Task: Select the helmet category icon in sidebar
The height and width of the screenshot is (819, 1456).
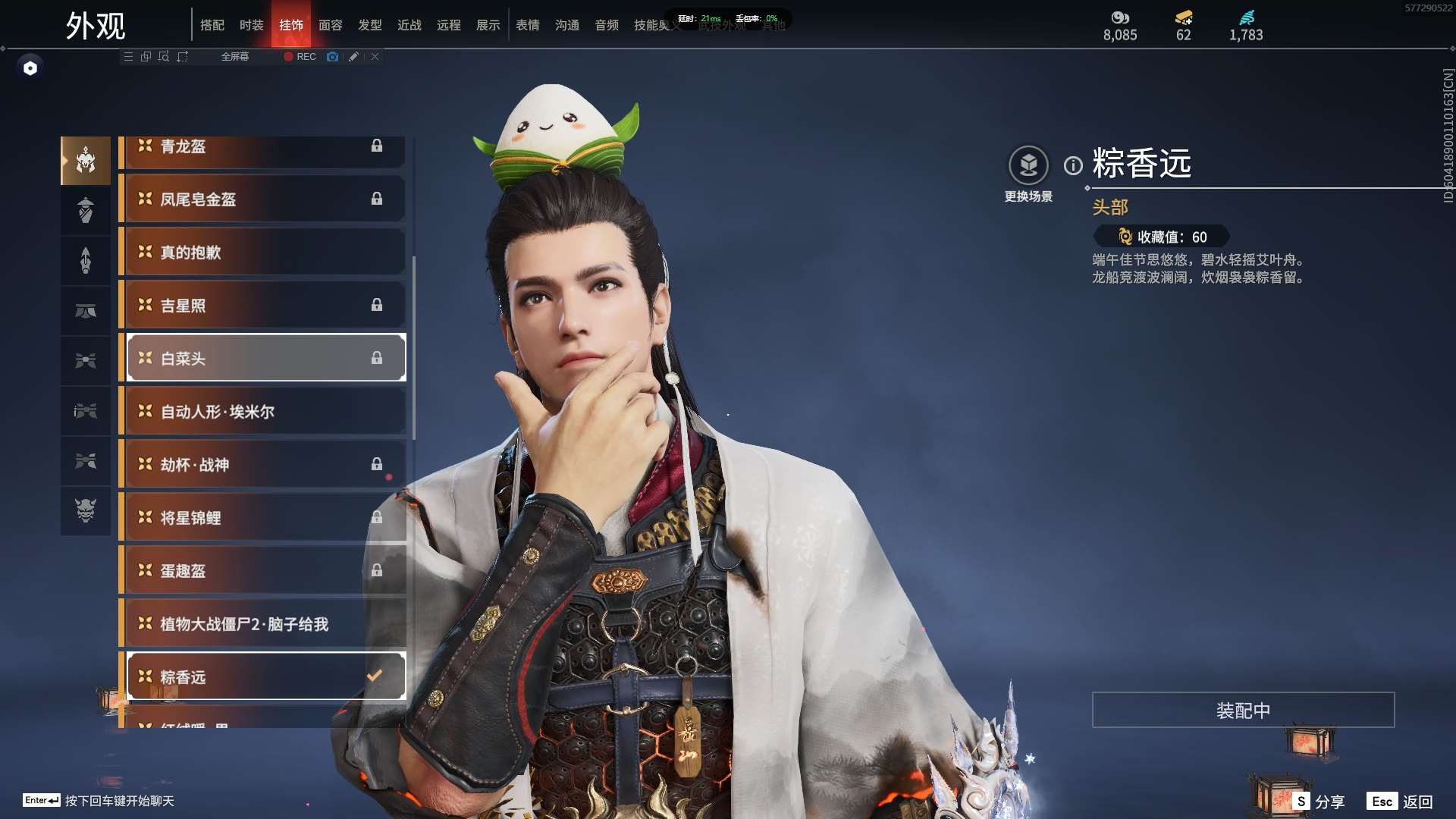Action: (x=86, y=160)
